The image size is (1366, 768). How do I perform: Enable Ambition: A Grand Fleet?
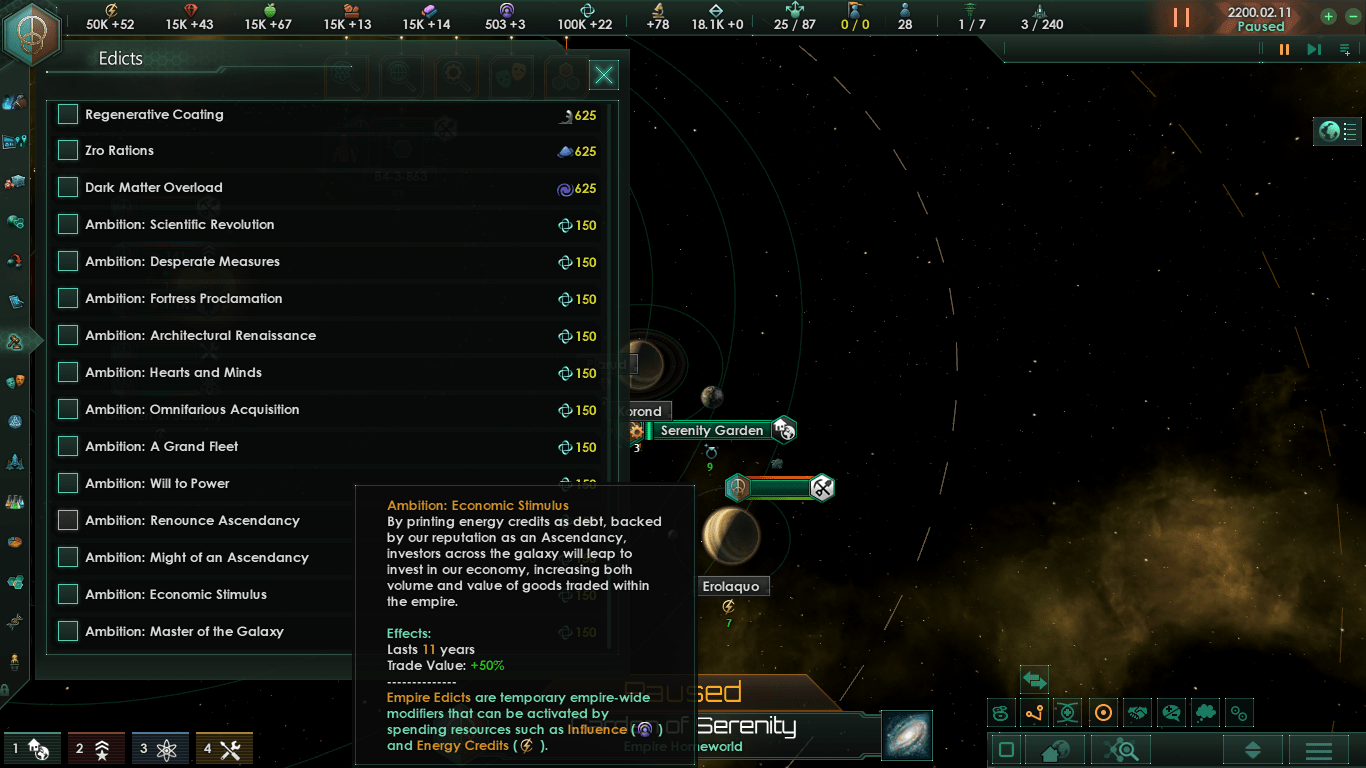(x=68, y=447)
